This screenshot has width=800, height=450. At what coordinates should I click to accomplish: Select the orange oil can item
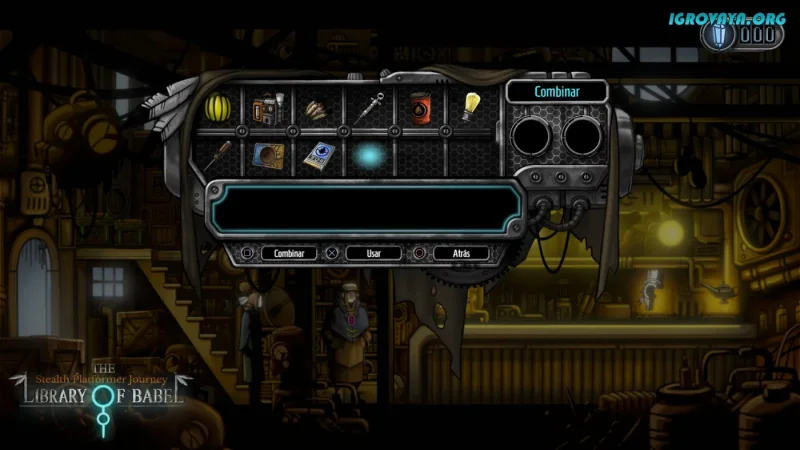tap(420, 106)
